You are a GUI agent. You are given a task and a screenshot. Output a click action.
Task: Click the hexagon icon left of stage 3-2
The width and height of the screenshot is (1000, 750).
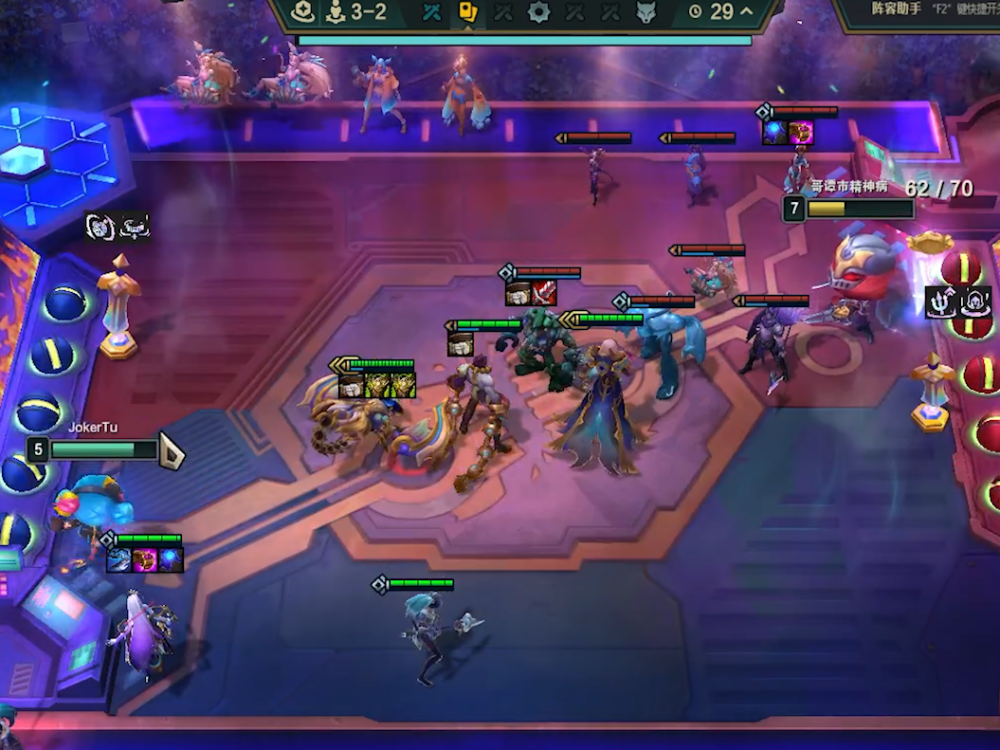tap(304, 12)
